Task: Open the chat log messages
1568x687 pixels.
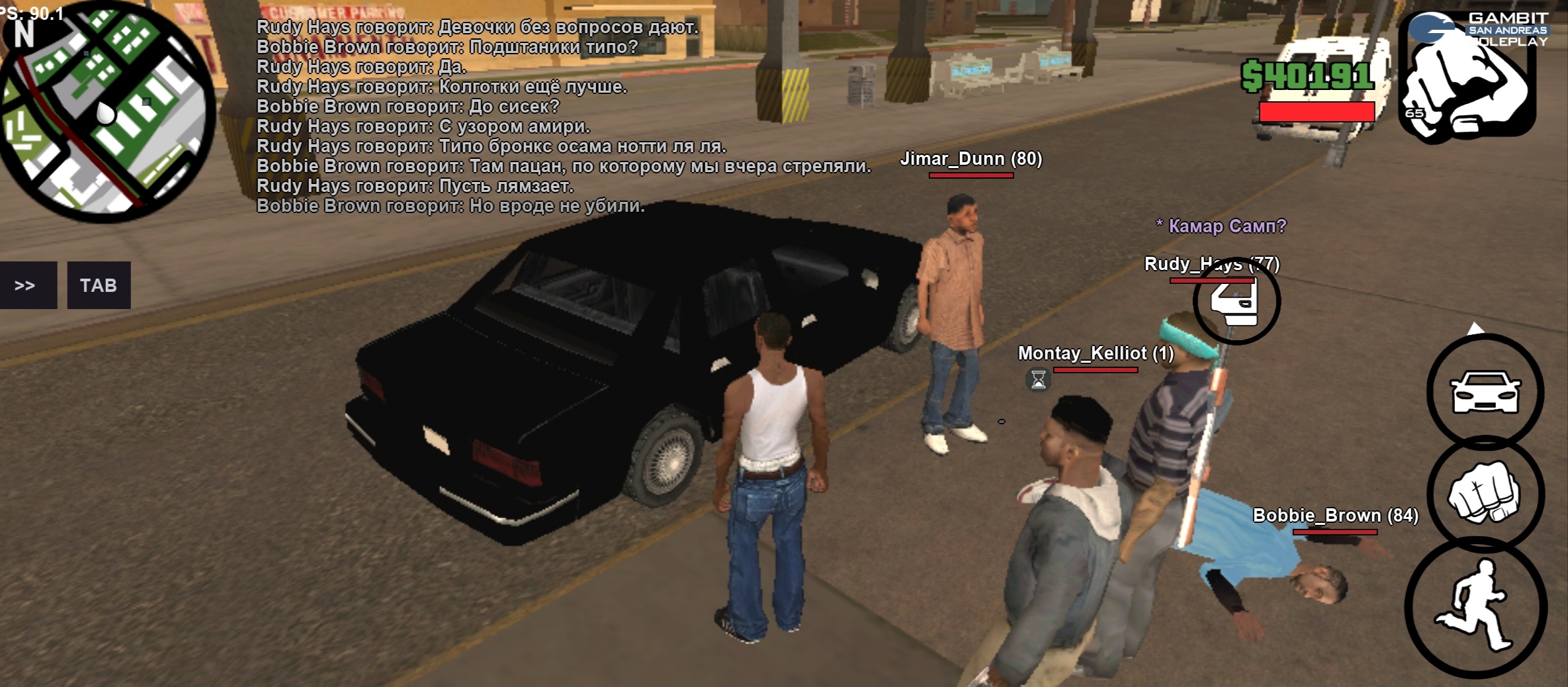Action: click(x=562, y=116)
